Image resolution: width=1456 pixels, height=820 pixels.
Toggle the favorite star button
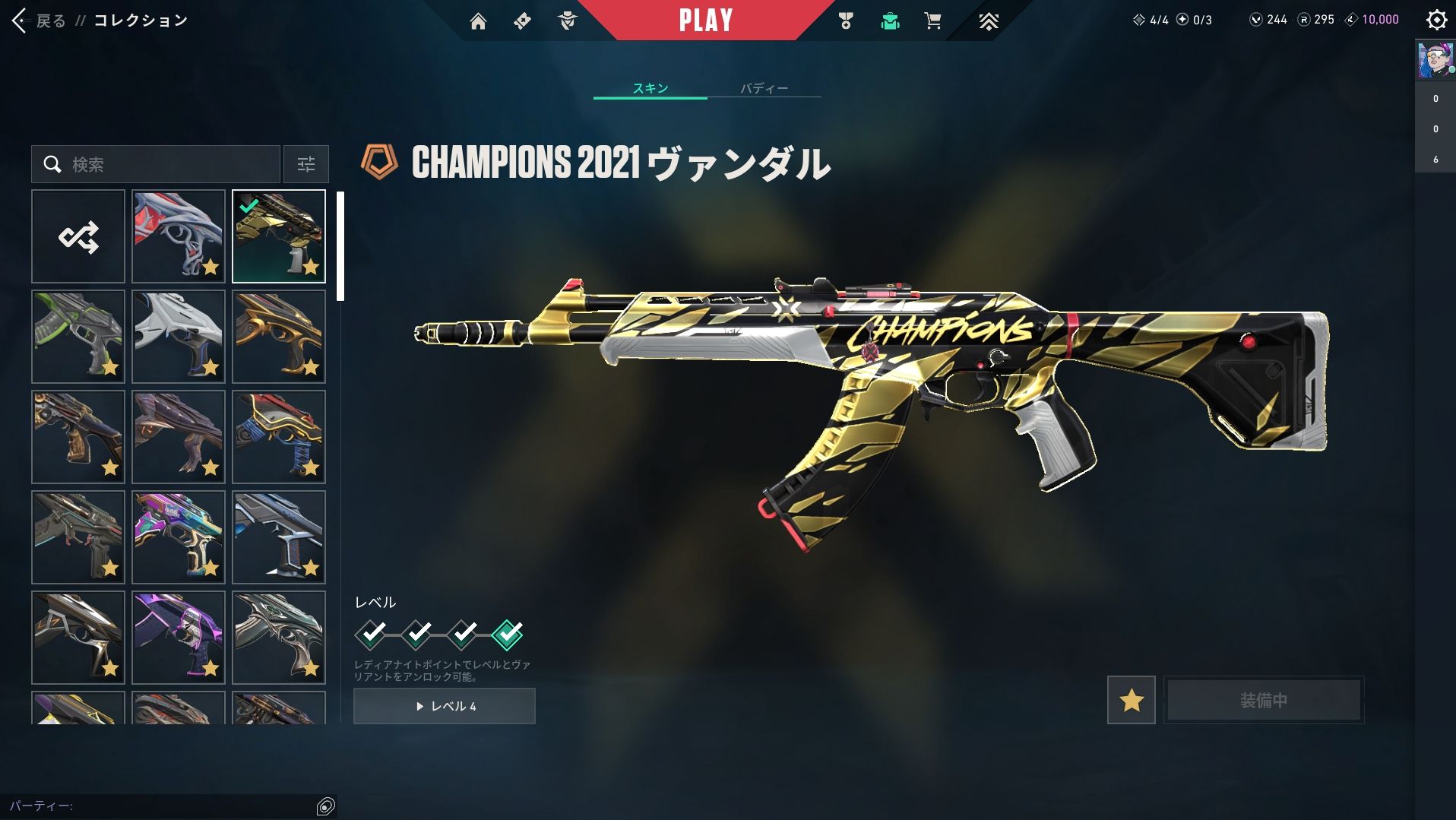click(1131, 700)
